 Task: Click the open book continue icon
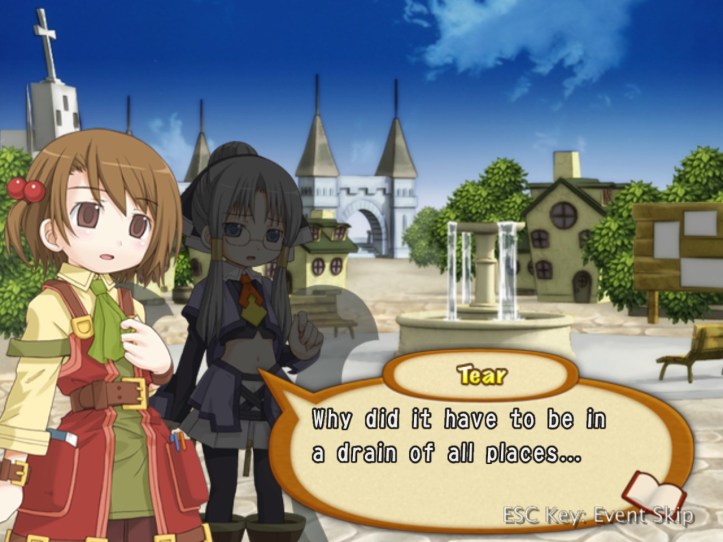[653, 493]
